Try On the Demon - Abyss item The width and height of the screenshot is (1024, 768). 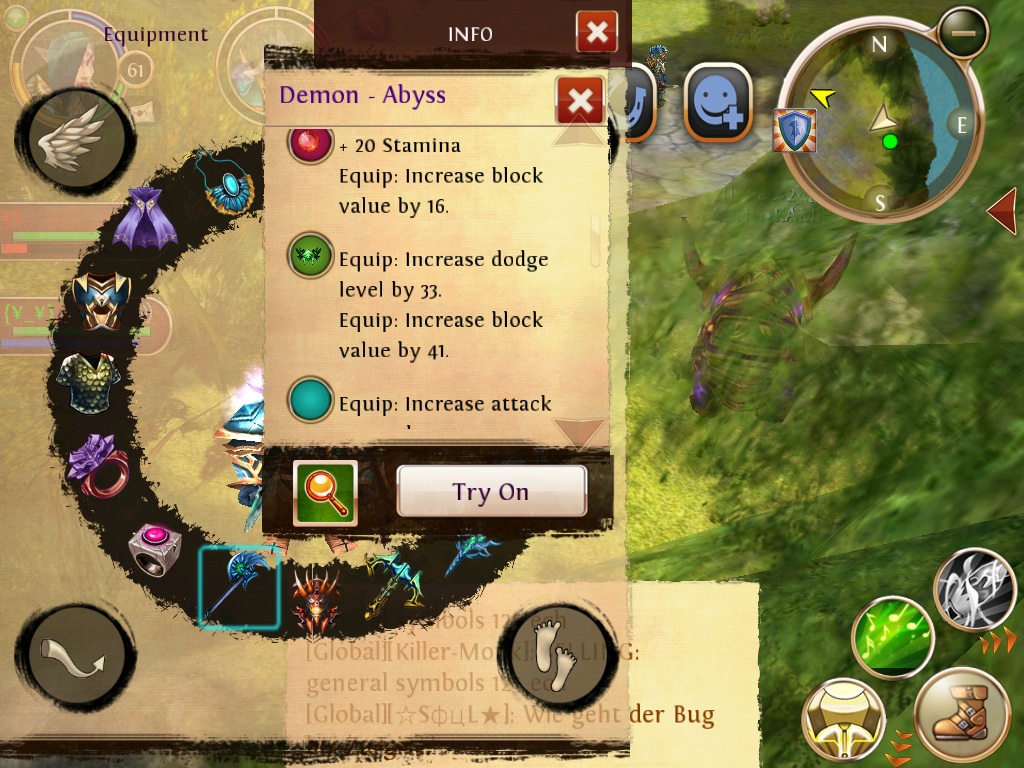(x=491, y=491)
